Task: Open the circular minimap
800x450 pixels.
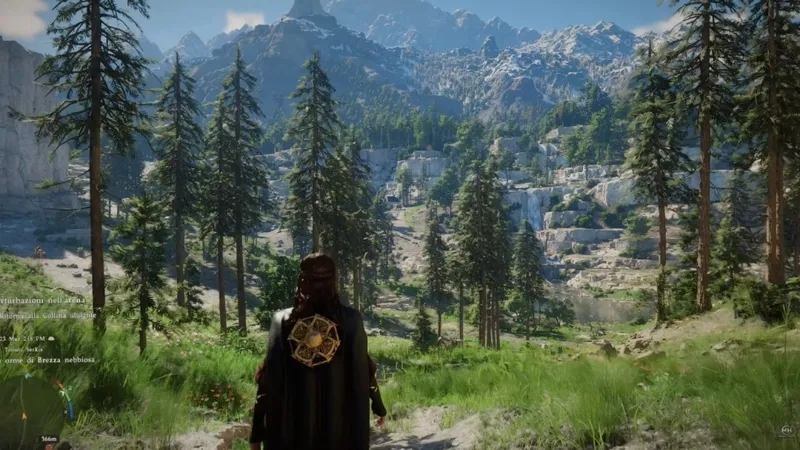Action: coord(30,410)
